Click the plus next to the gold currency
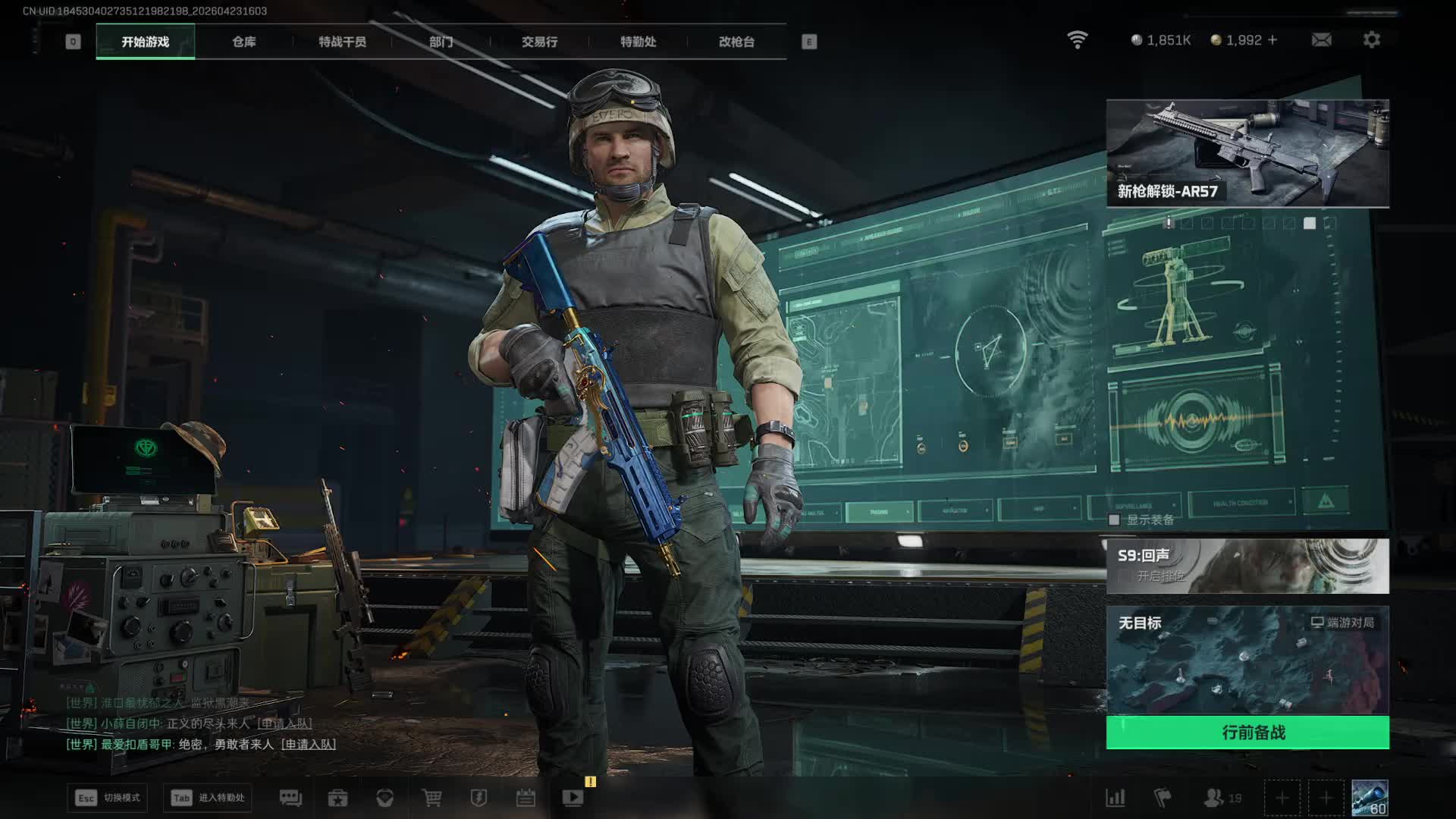 click(1272, 39)
